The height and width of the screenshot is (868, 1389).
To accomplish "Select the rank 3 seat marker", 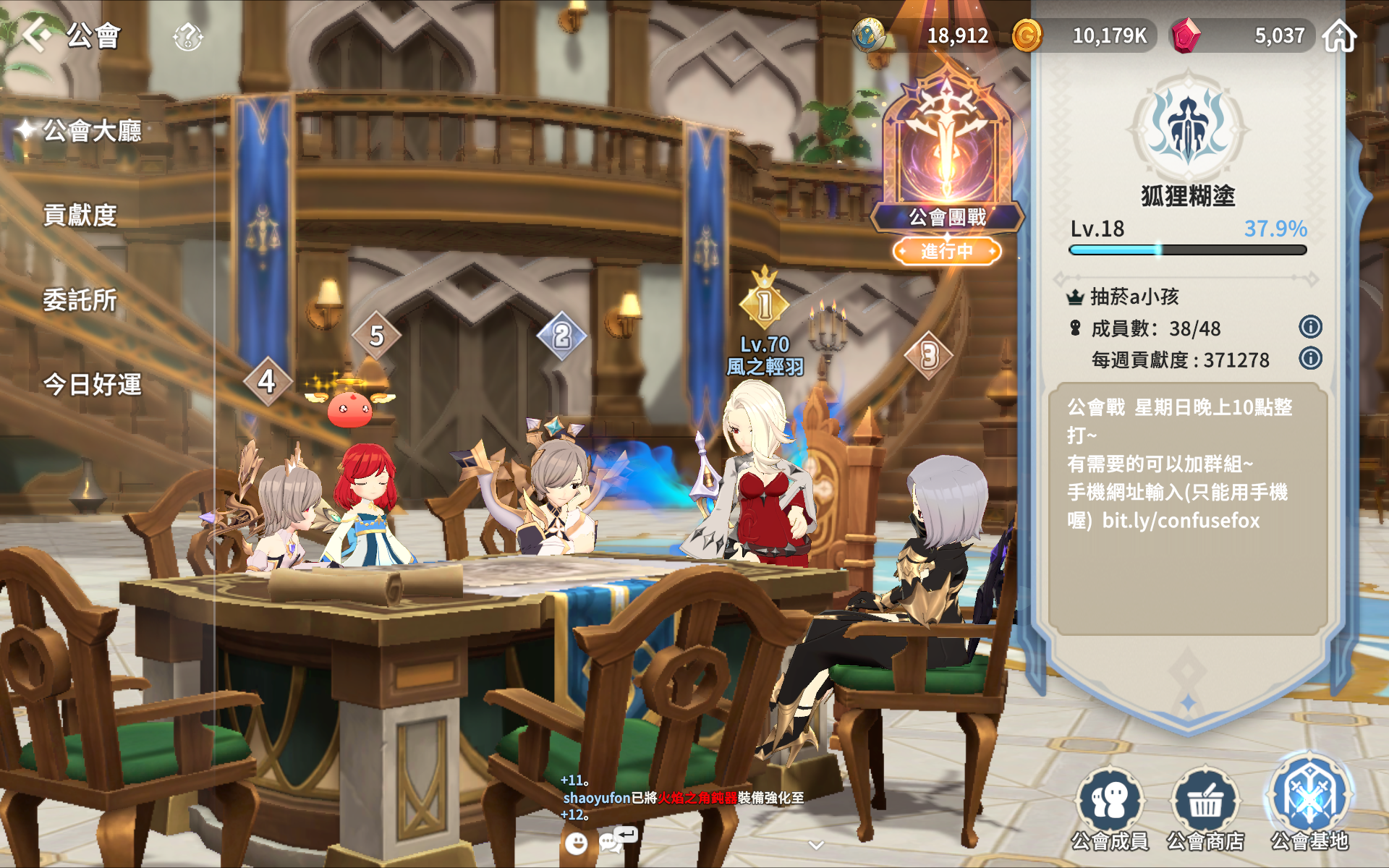I will pyautogui.click(x=929, y=355).
